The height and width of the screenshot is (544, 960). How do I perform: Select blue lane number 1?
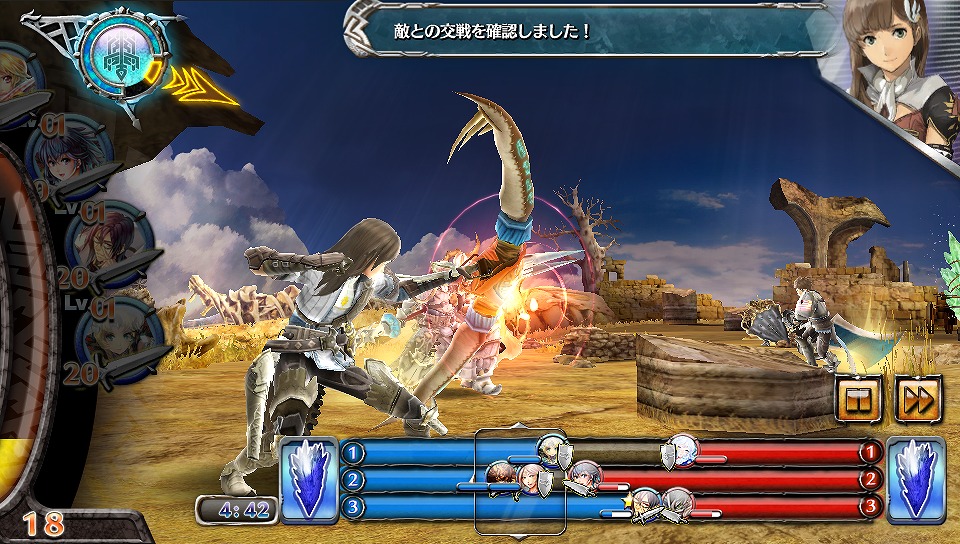[352, 453]
